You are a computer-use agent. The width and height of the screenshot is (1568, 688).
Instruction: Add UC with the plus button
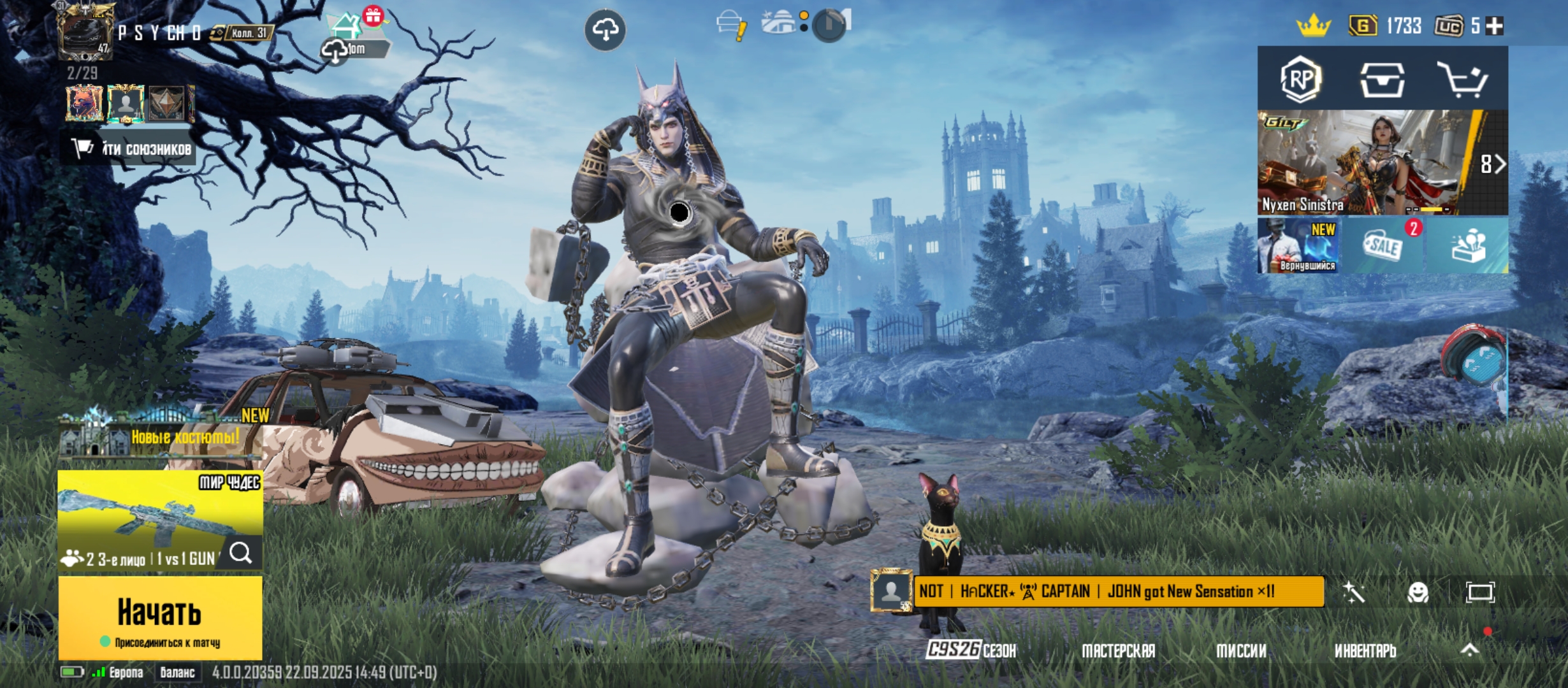point(1495,26)
